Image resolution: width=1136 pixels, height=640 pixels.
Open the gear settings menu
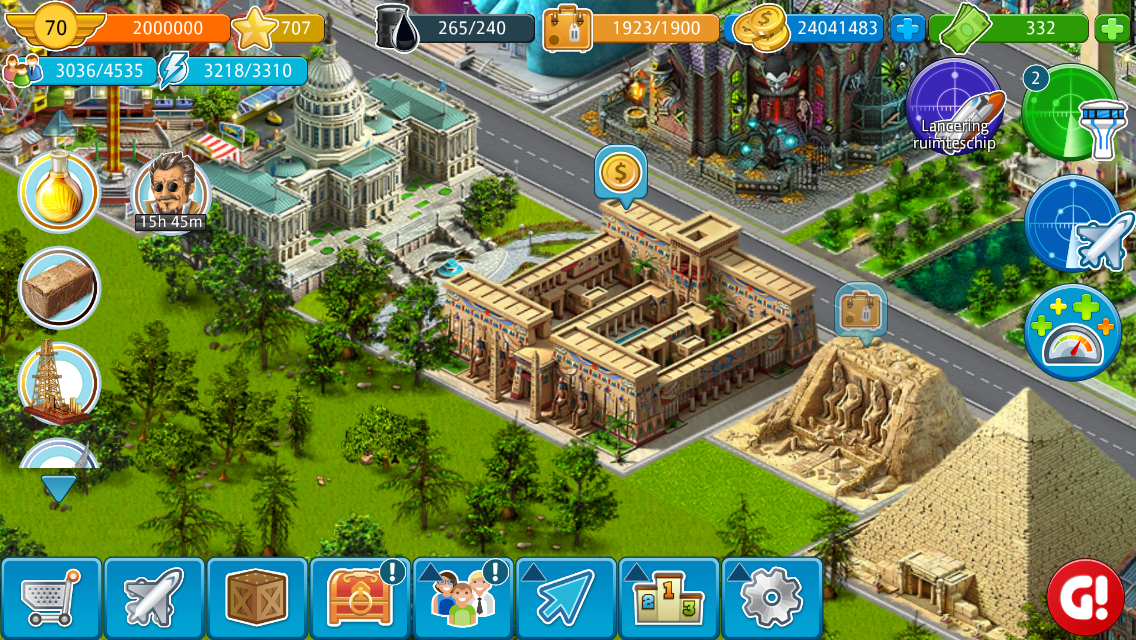(x=771, y=598)
